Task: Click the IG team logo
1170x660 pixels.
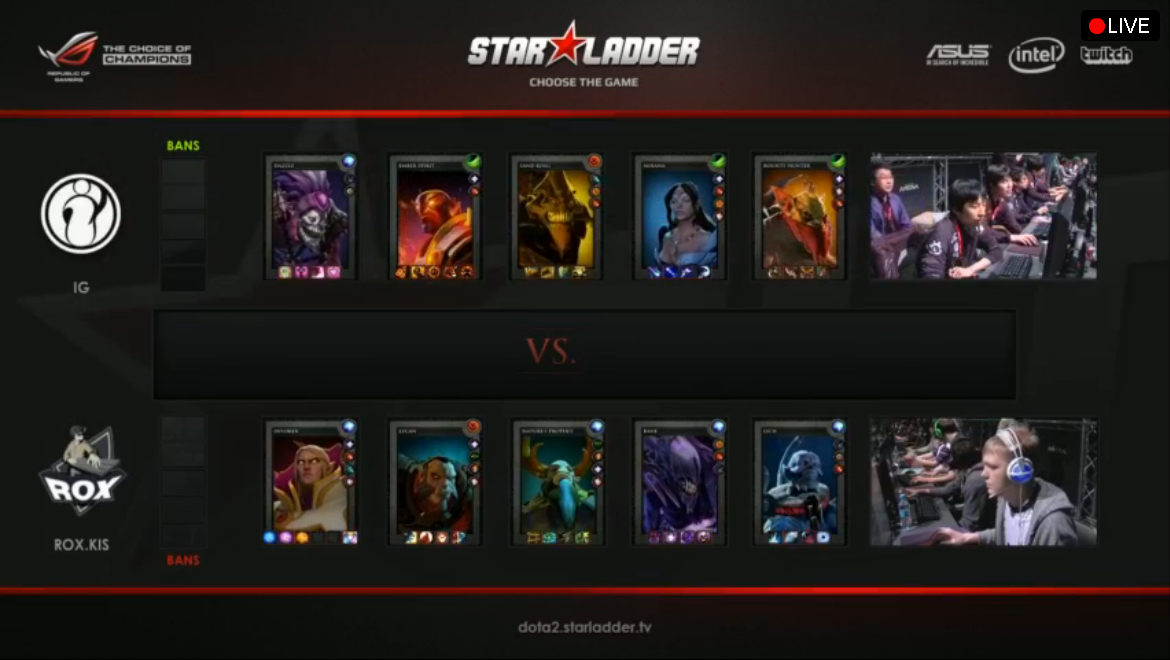Action: pyautogui.click(x=81, y=214)
